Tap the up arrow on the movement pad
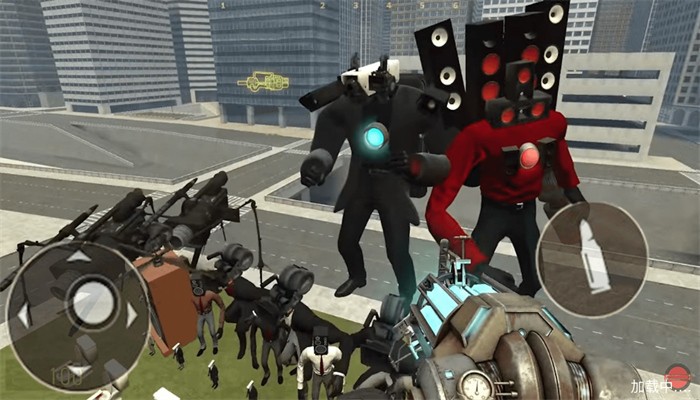Screen dimensions: 700x400 click(x=78, y=256)
